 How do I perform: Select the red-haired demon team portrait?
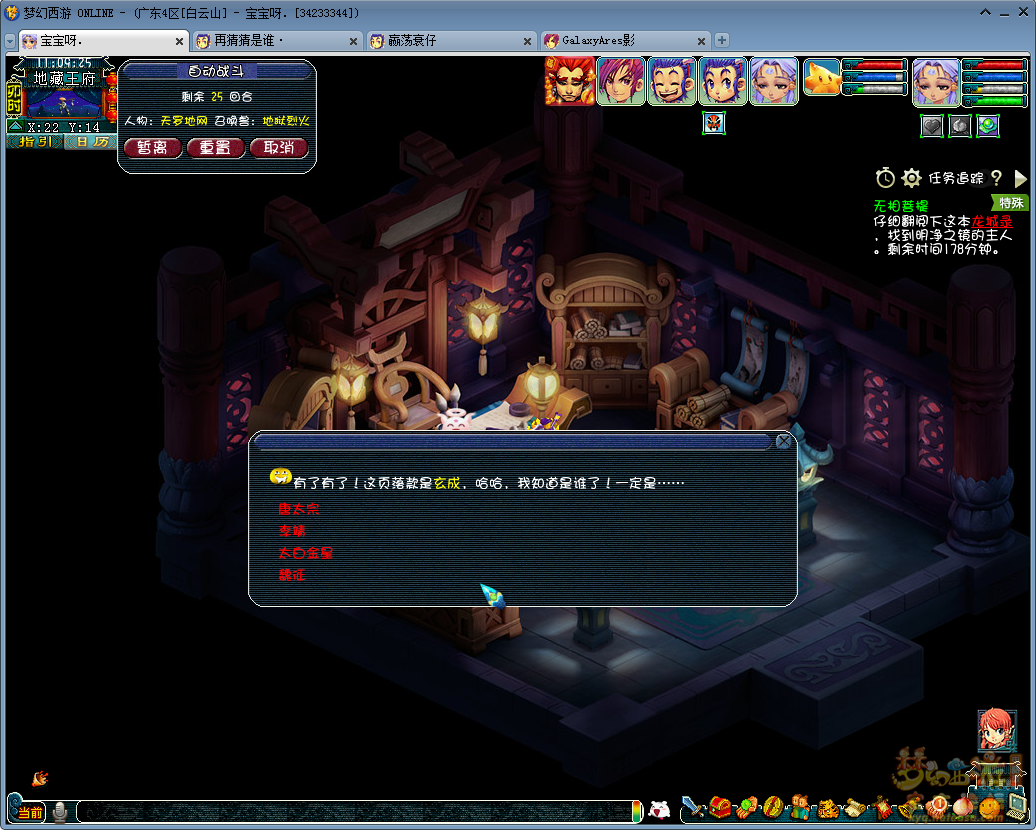pyautogui.click(x=569, y=82)
